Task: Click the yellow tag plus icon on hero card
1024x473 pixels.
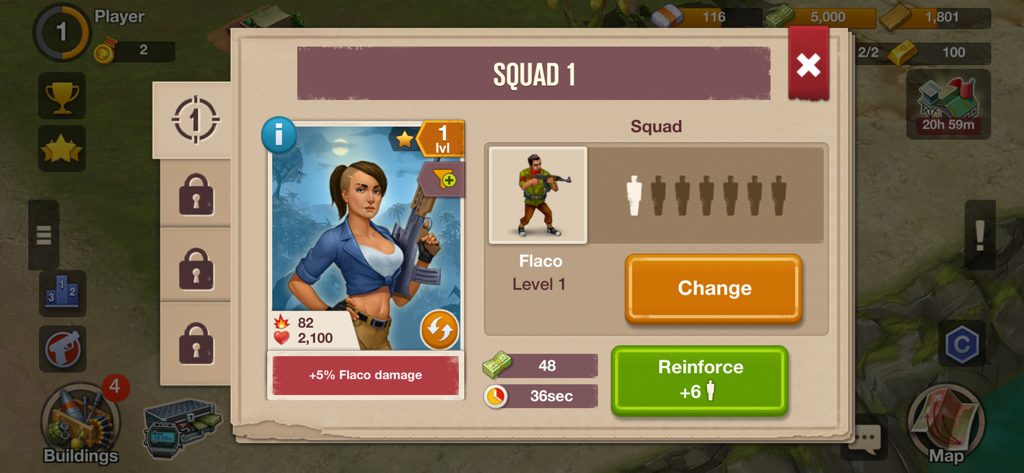Action: pos(444,179)
